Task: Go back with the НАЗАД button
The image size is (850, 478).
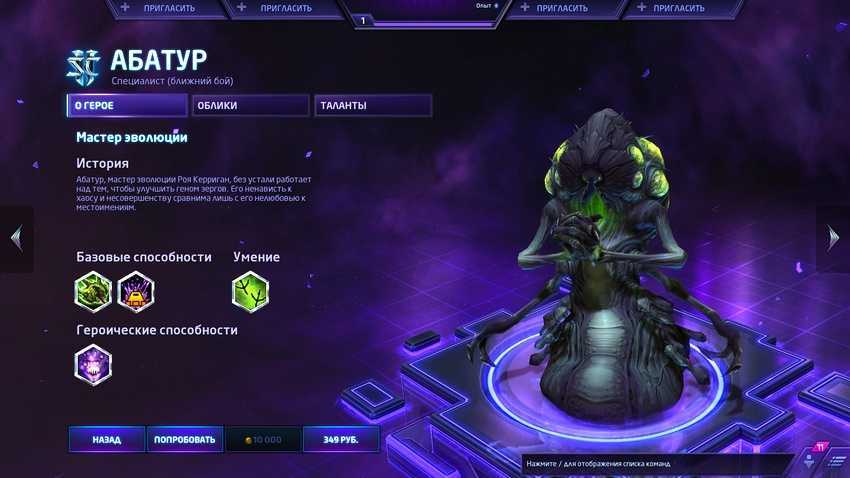Action: (106, 439)
